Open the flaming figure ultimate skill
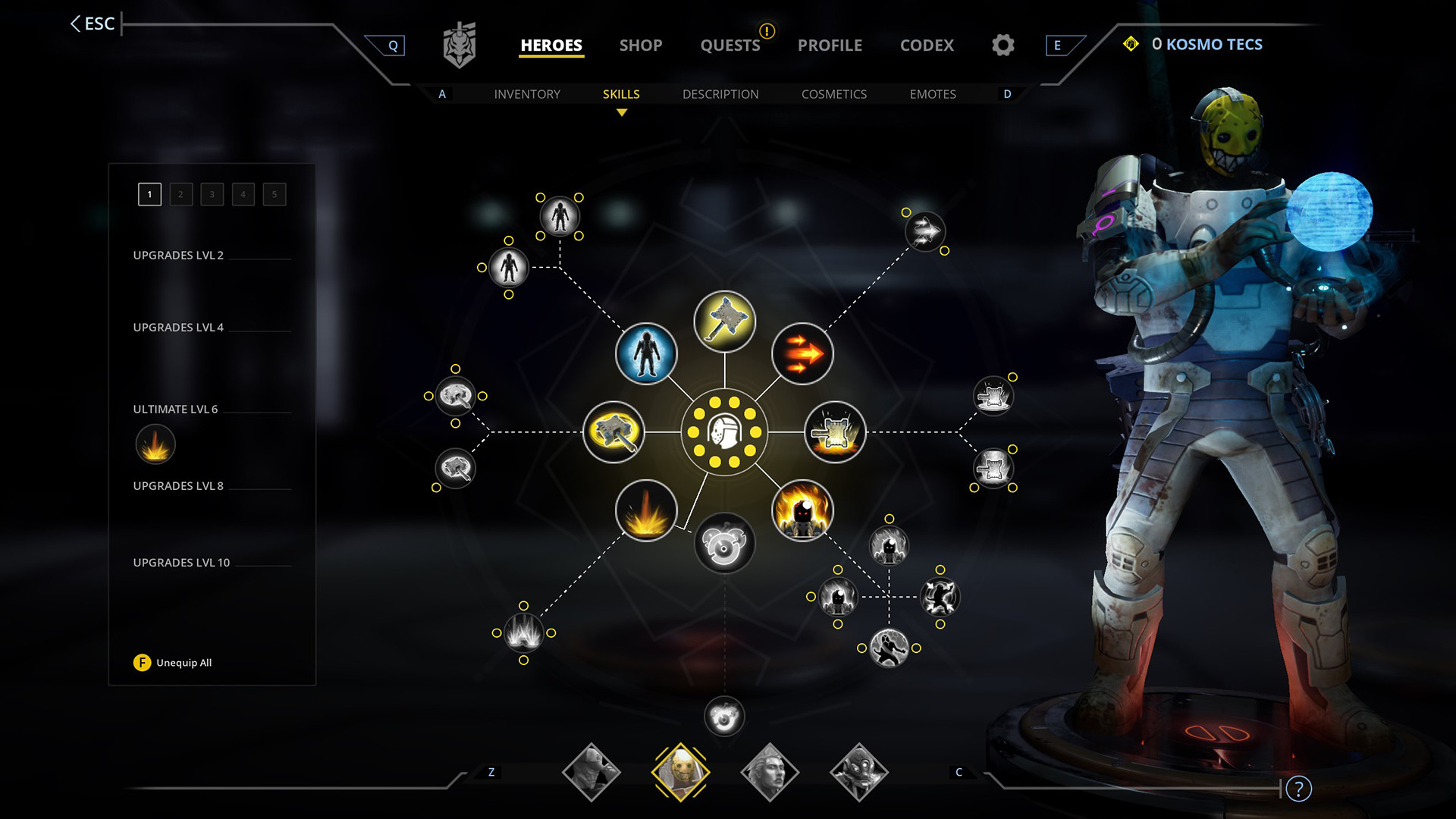 [x=802, y=512]
